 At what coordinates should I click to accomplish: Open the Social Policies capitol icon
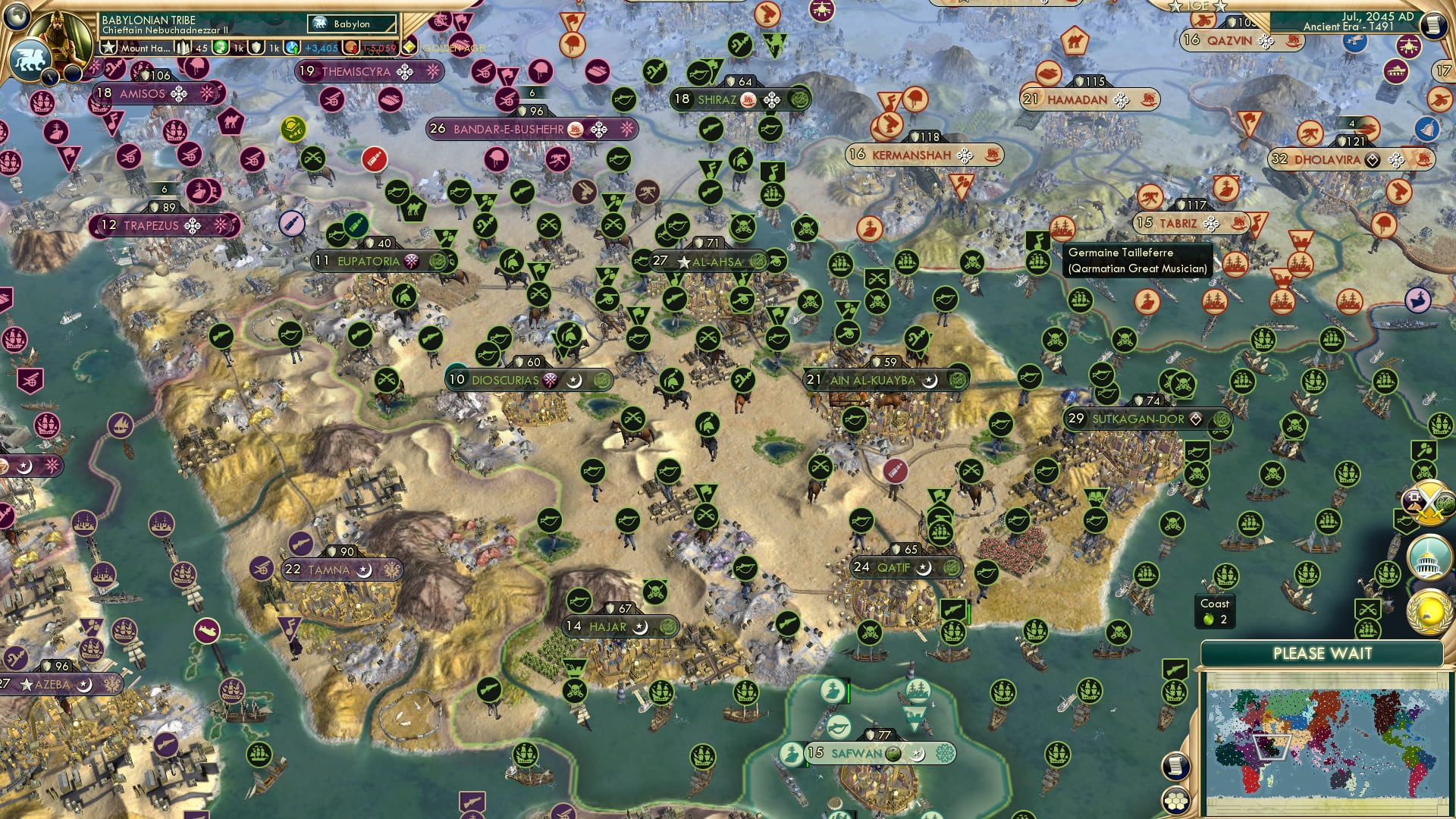[1428, 556]
